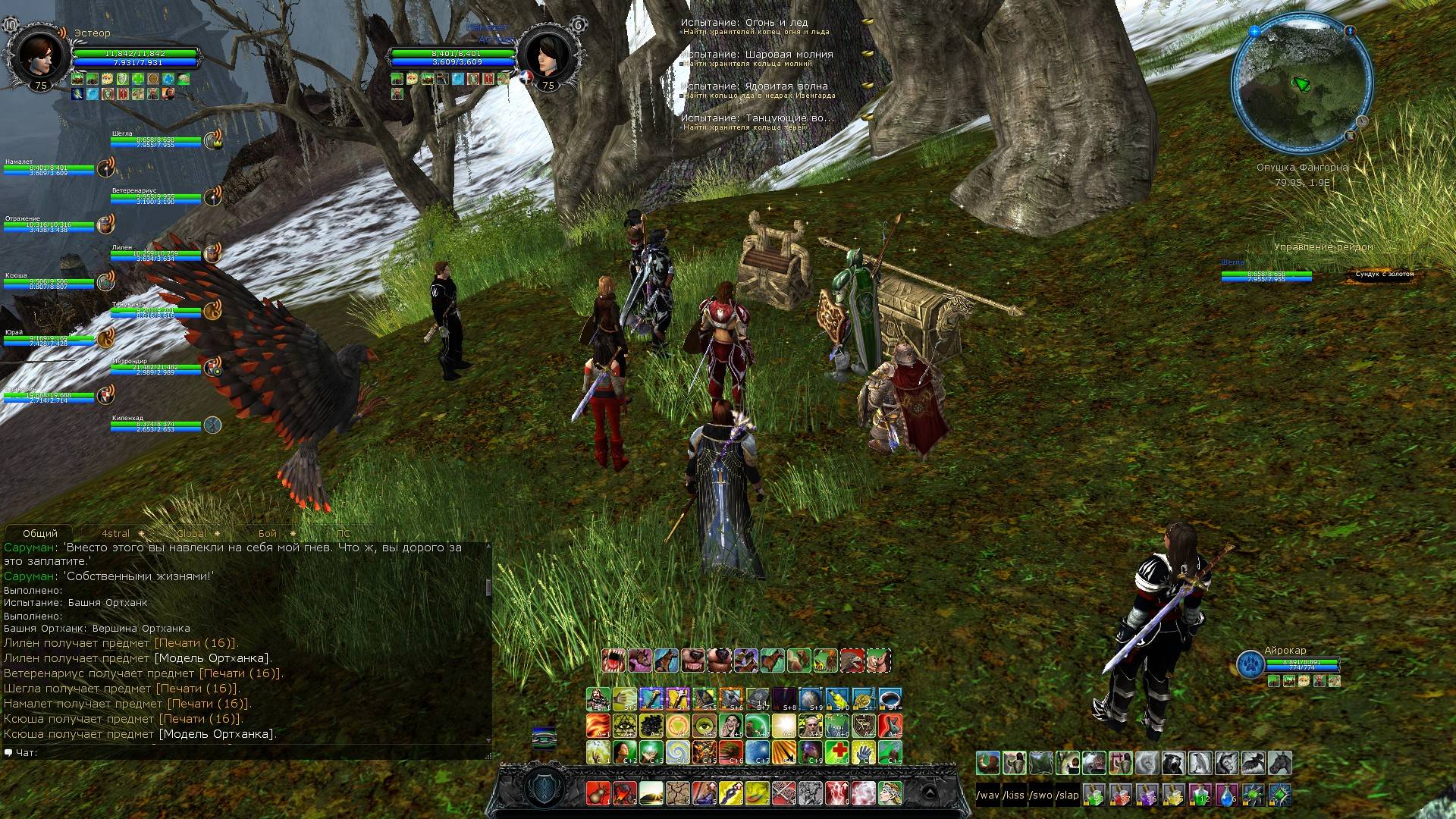Image resolution: width=1456 pixels, height=819 pixels.
Task: Use the /kiss emote shortcut
Action: [1014, 795]
